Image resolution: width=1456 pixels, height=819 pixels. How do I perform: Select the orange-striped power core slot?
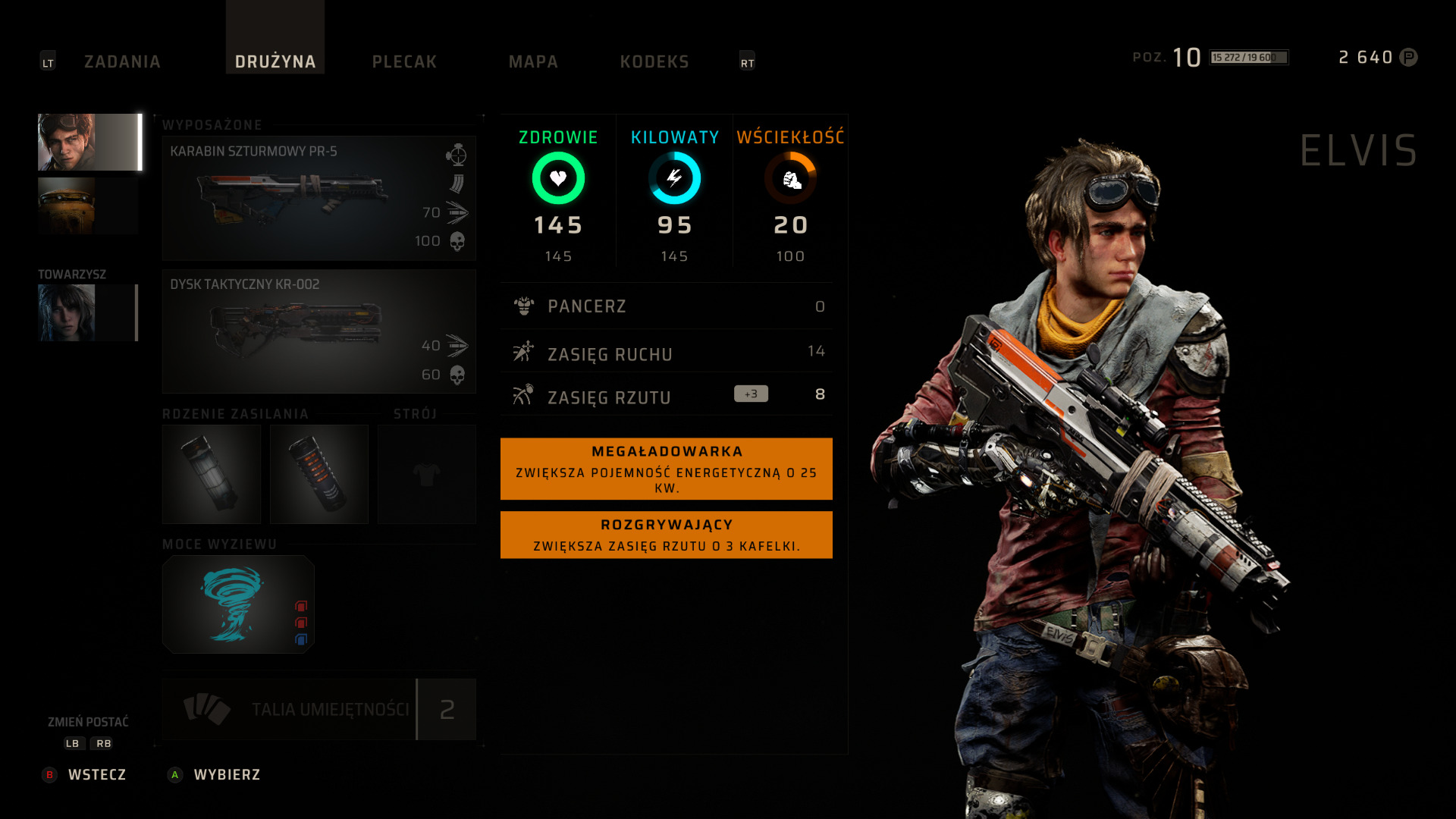pos(319,474)
